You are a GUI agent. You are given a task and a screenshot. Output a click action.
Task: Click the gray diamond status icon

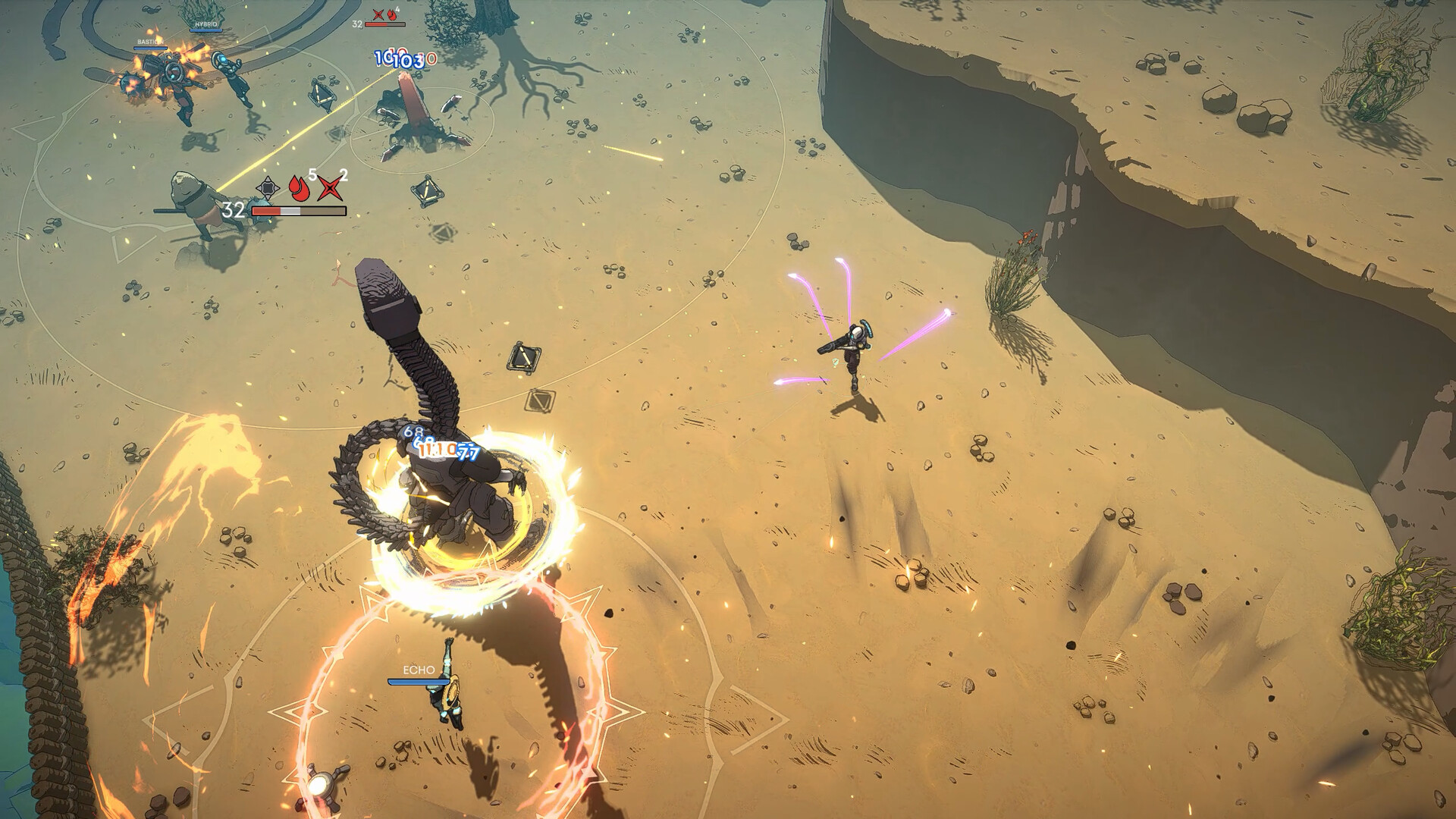[268, 187]
